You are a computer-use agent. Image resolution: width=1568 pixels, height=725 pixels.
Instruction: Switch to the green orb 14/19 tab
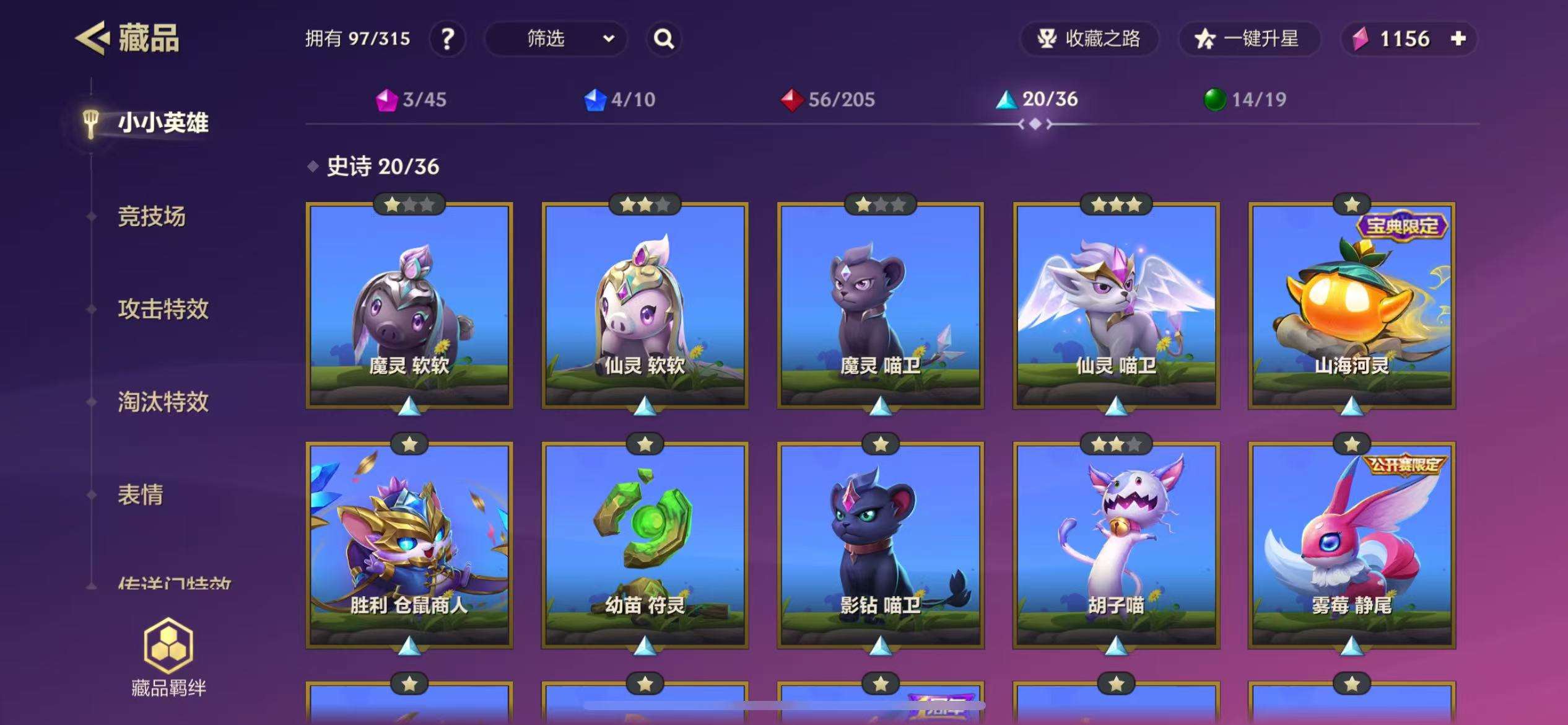(x=1245, y=99)
